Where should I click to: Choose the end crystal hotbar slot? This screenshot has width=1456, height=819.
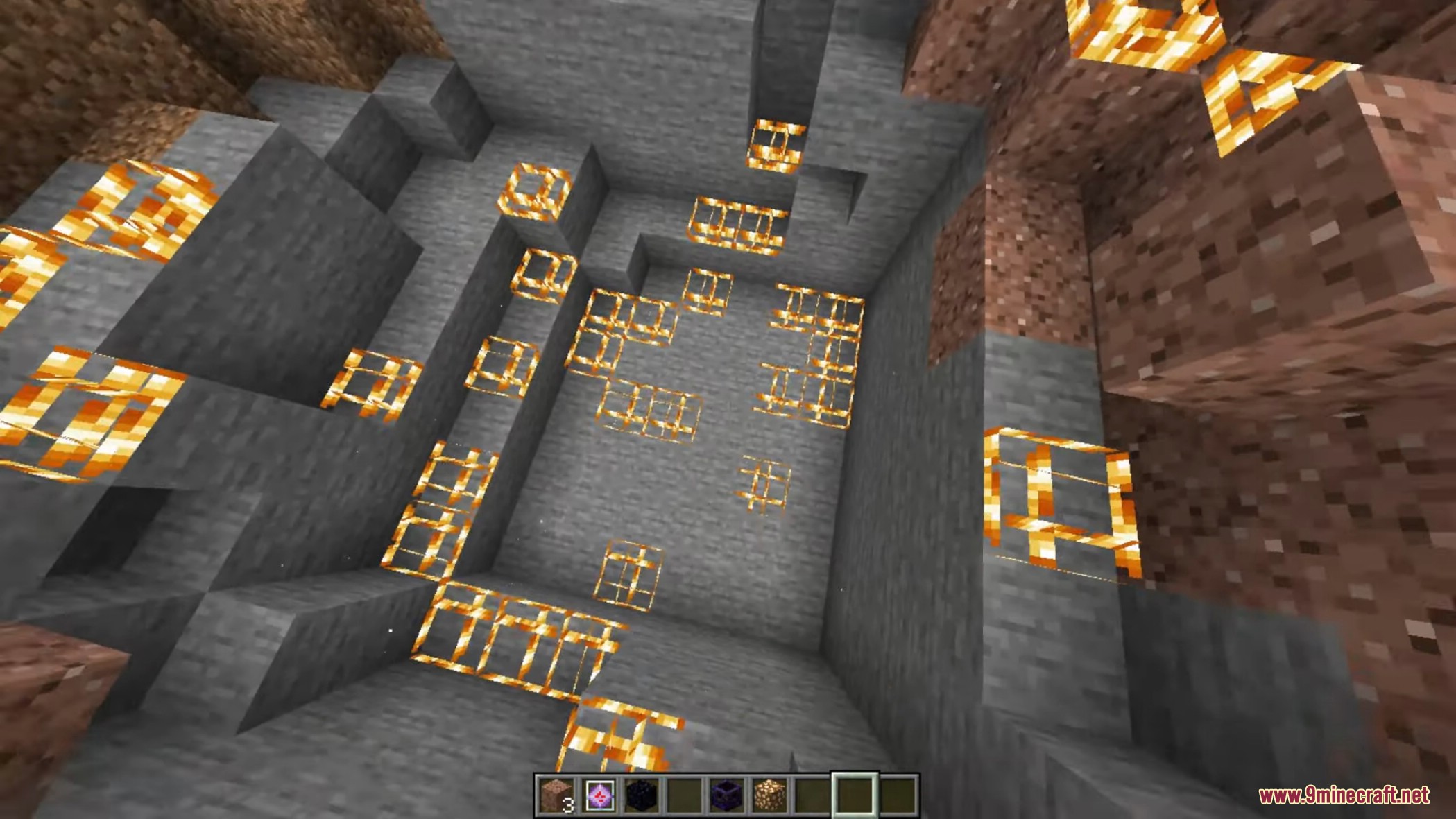[600, 795]
